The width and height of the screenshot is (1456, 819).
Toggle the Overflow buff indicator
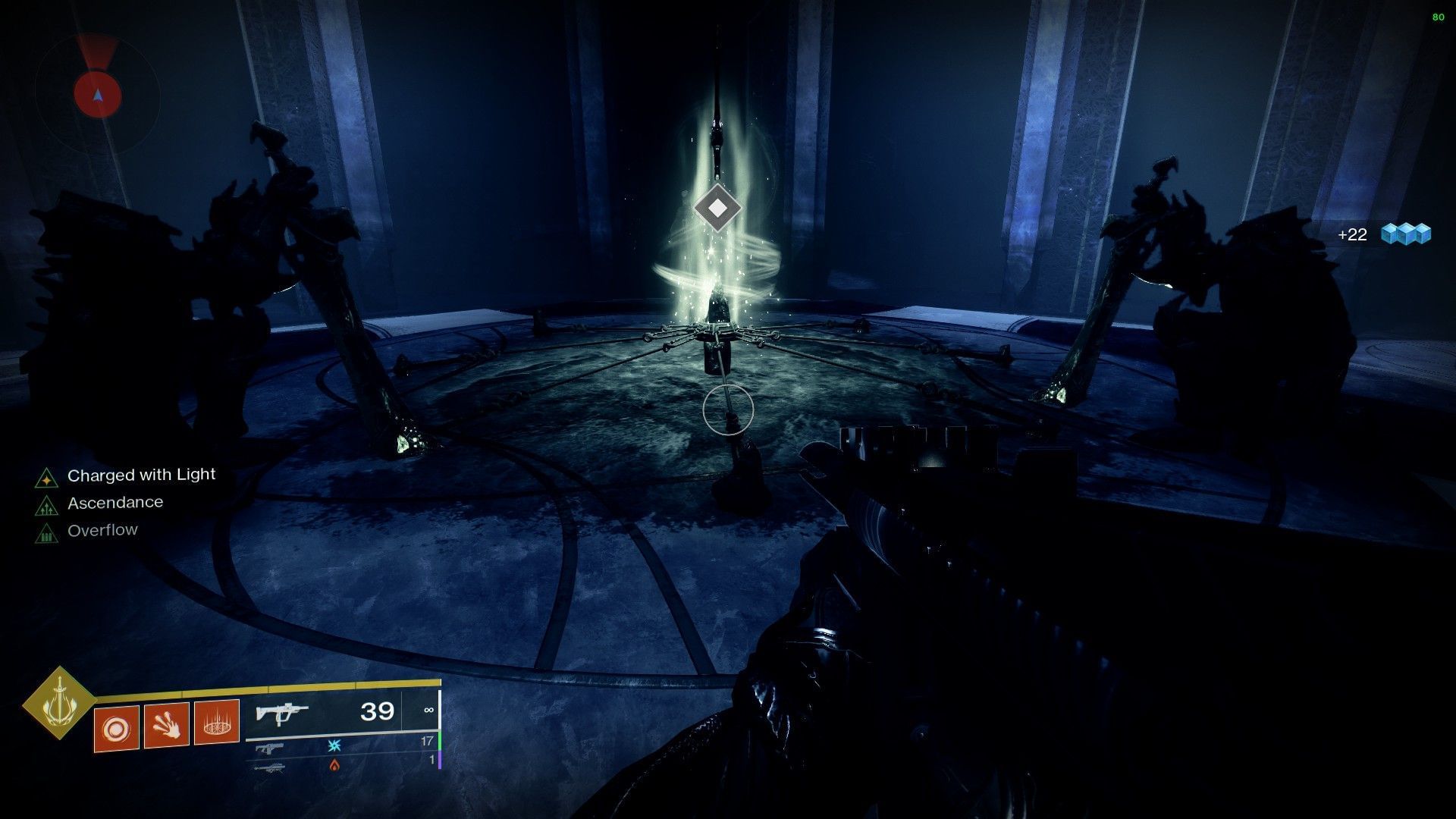tap(103, 529)
